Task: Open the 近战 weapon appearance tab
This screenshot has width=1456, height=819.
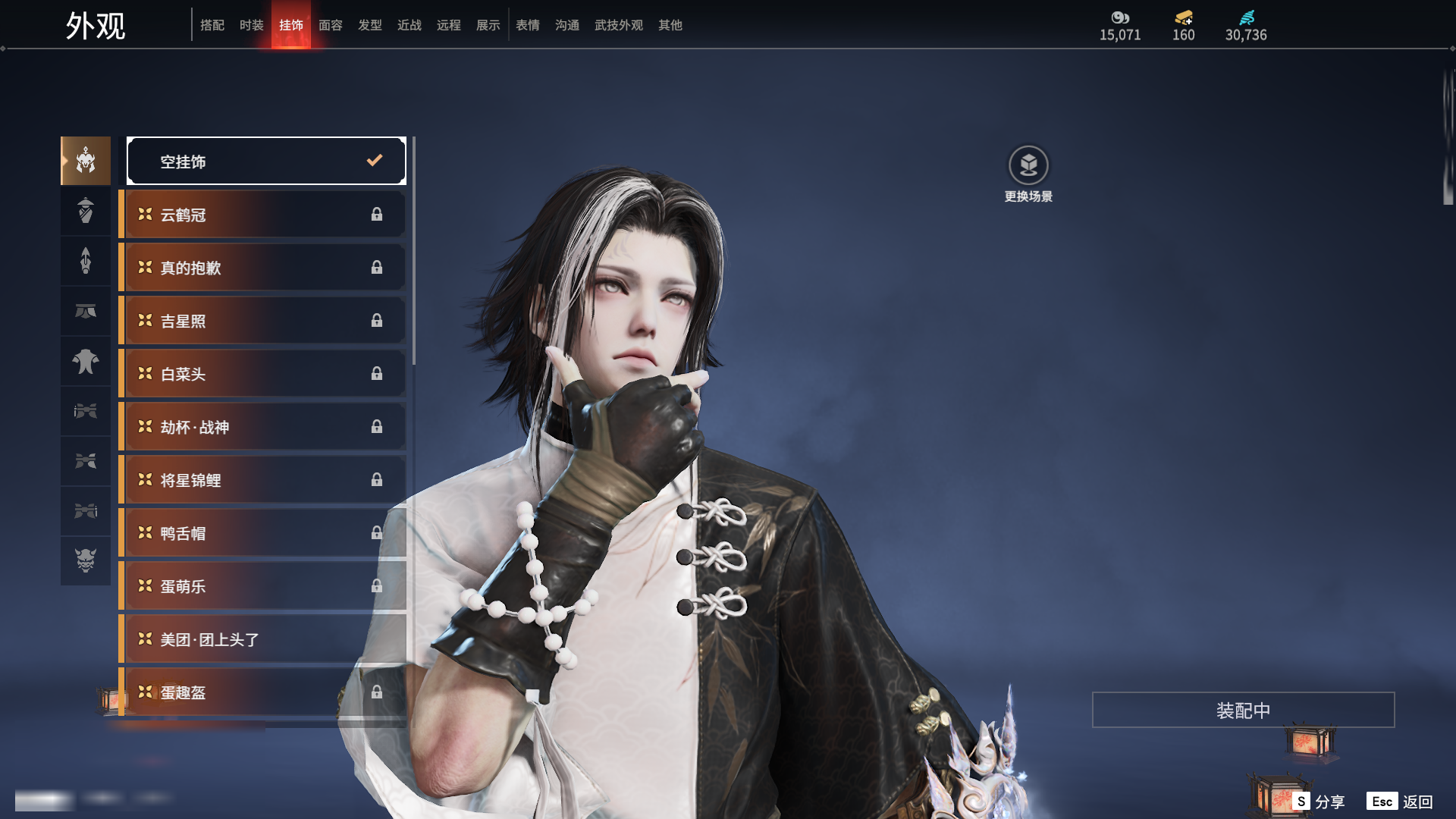Action: pos(409,25)
